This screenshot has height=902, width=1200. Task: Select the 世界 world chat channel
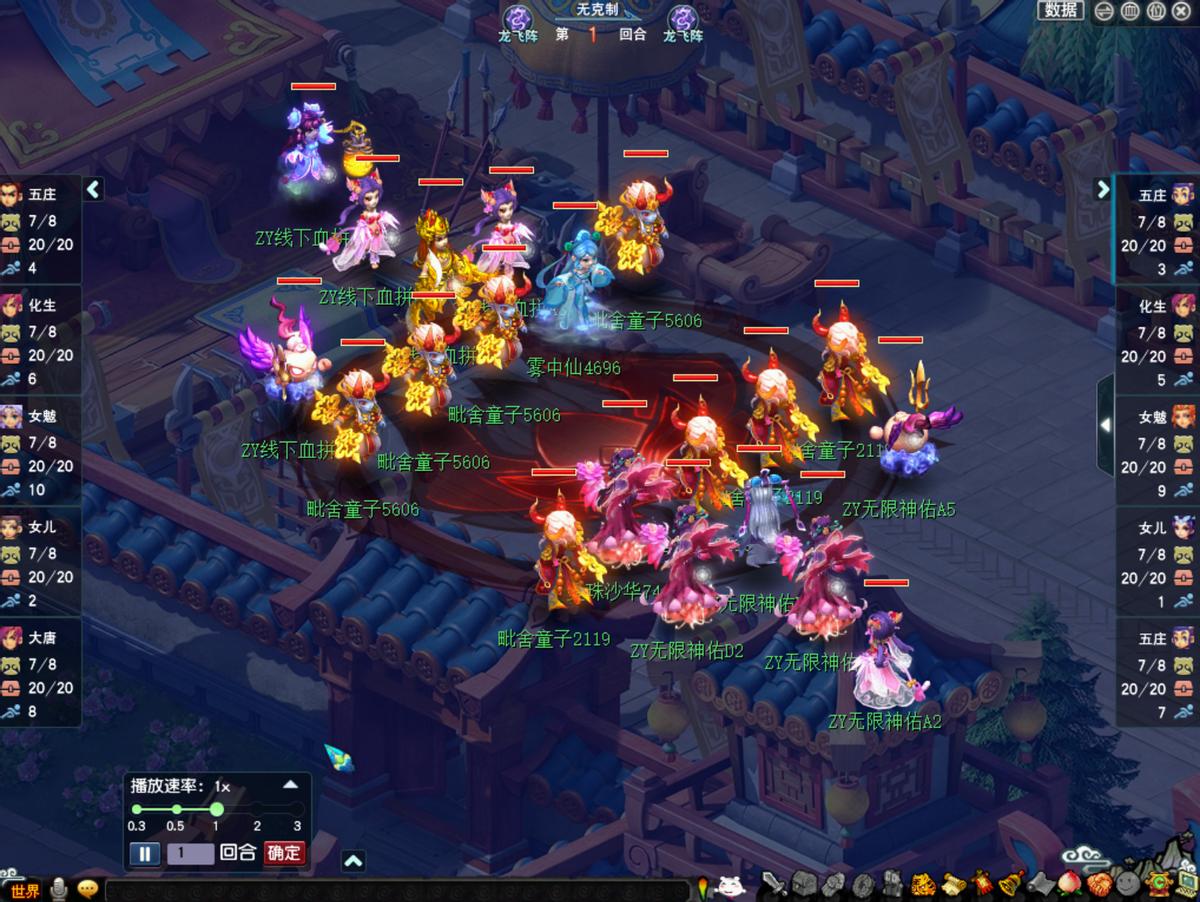pyautogui.click(x=25, y=890)
